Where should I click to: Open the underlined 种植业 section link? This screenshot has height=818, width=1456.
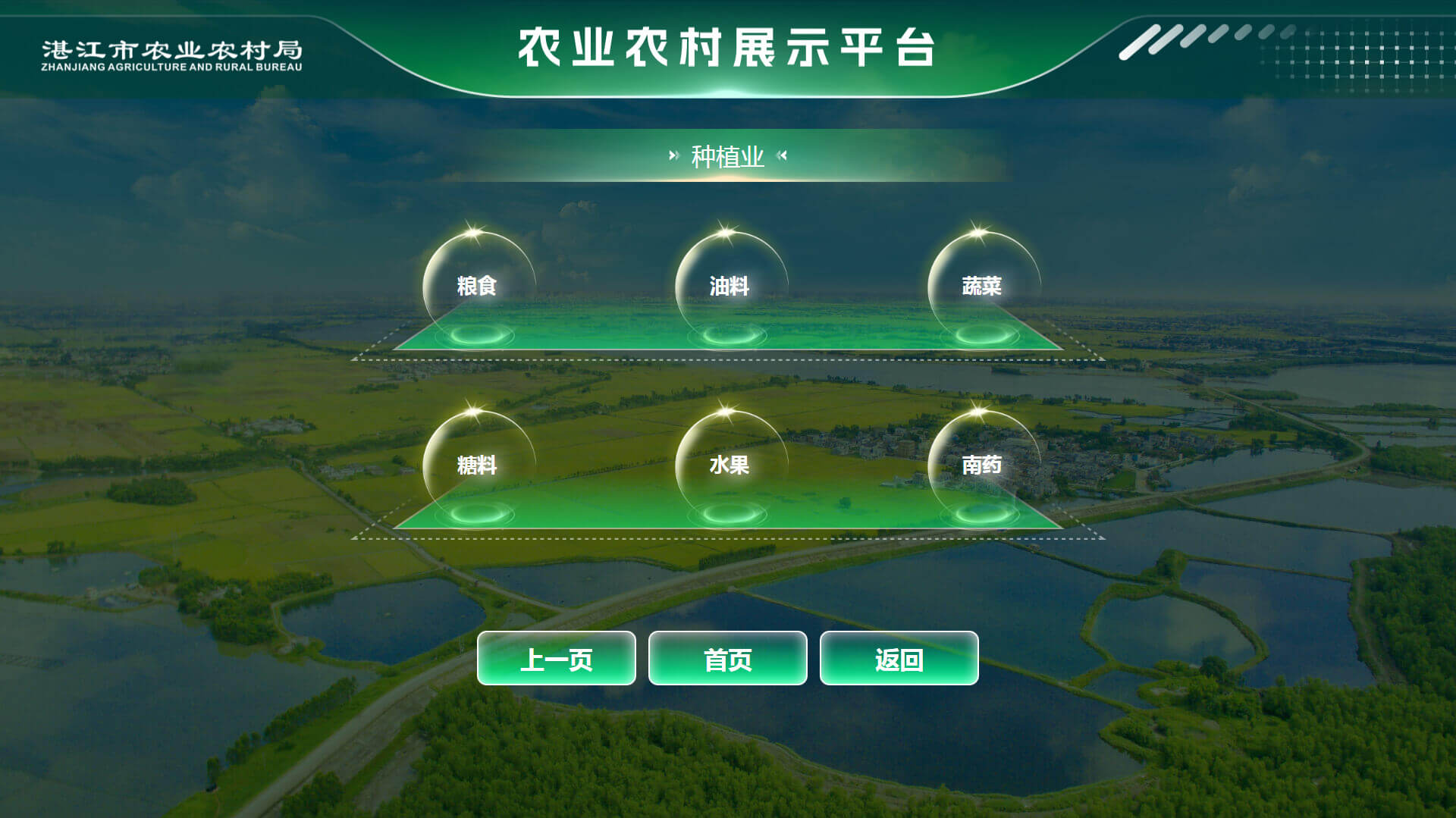pyautogui.click(x=726, y=157)
